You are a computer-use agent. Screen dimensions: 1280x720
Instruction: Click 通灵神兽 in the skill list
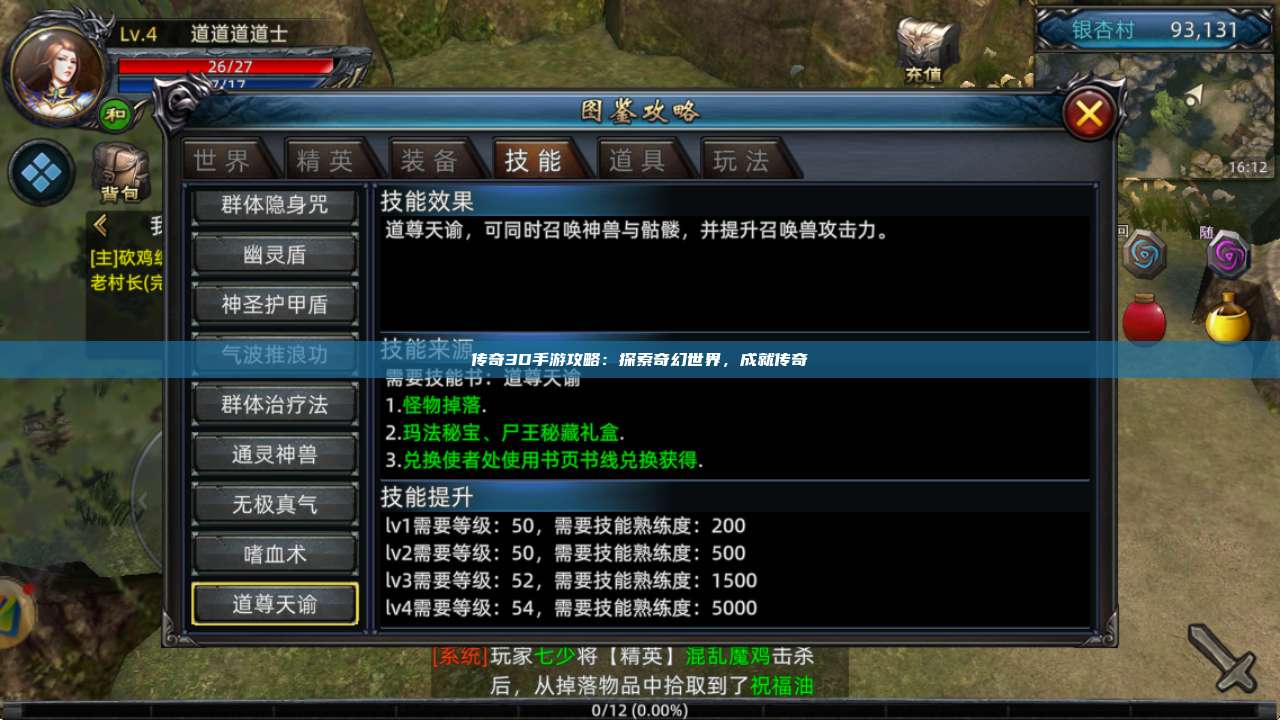tap(275, 454)
